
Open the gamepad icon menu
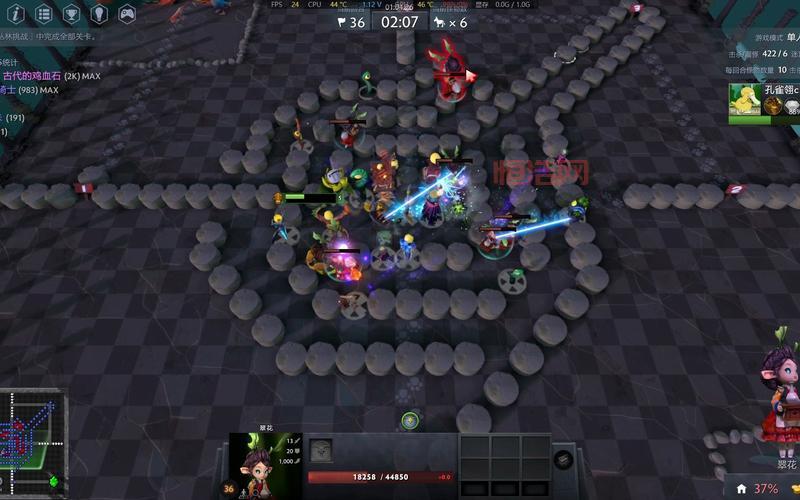[x=127, y=14]
